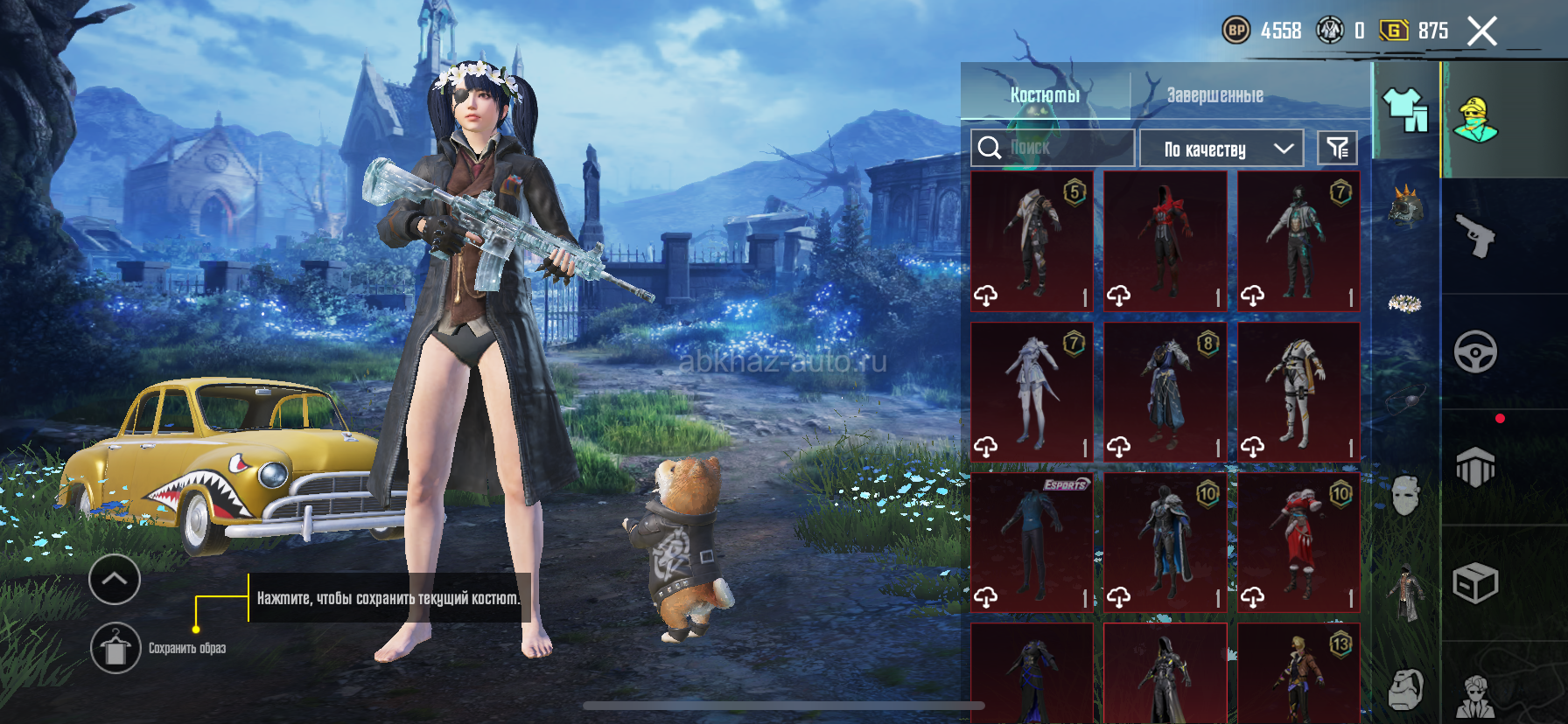
Task: Pick the red and white dress costume
Action: tap(1298, 542)
